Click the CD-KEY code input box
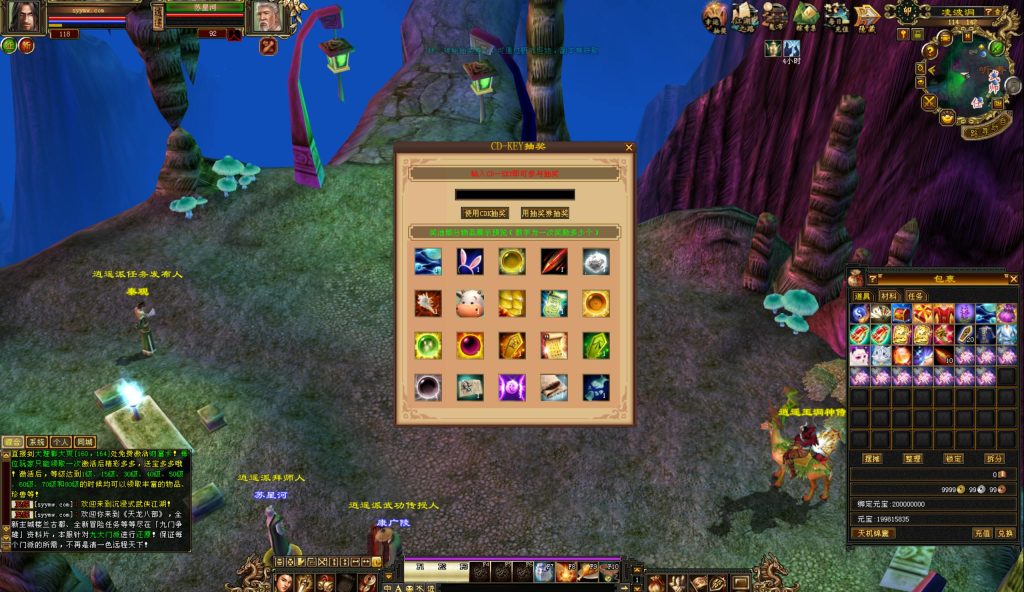The height and width of the screenshot is (592, 1024). (514, 194)
